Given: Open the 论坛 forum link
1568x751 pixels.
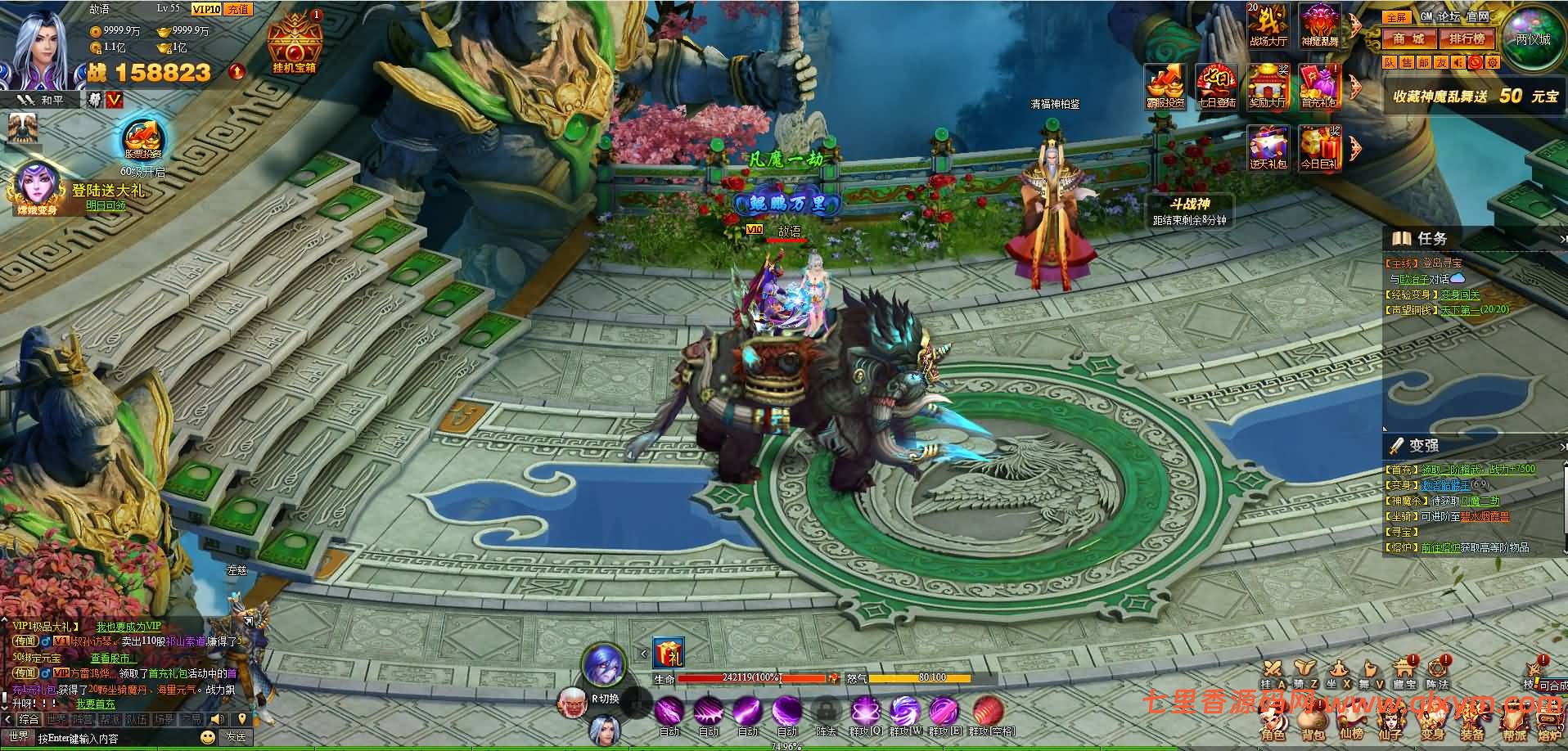Looking at the screenshot, I should (1449, 16).
